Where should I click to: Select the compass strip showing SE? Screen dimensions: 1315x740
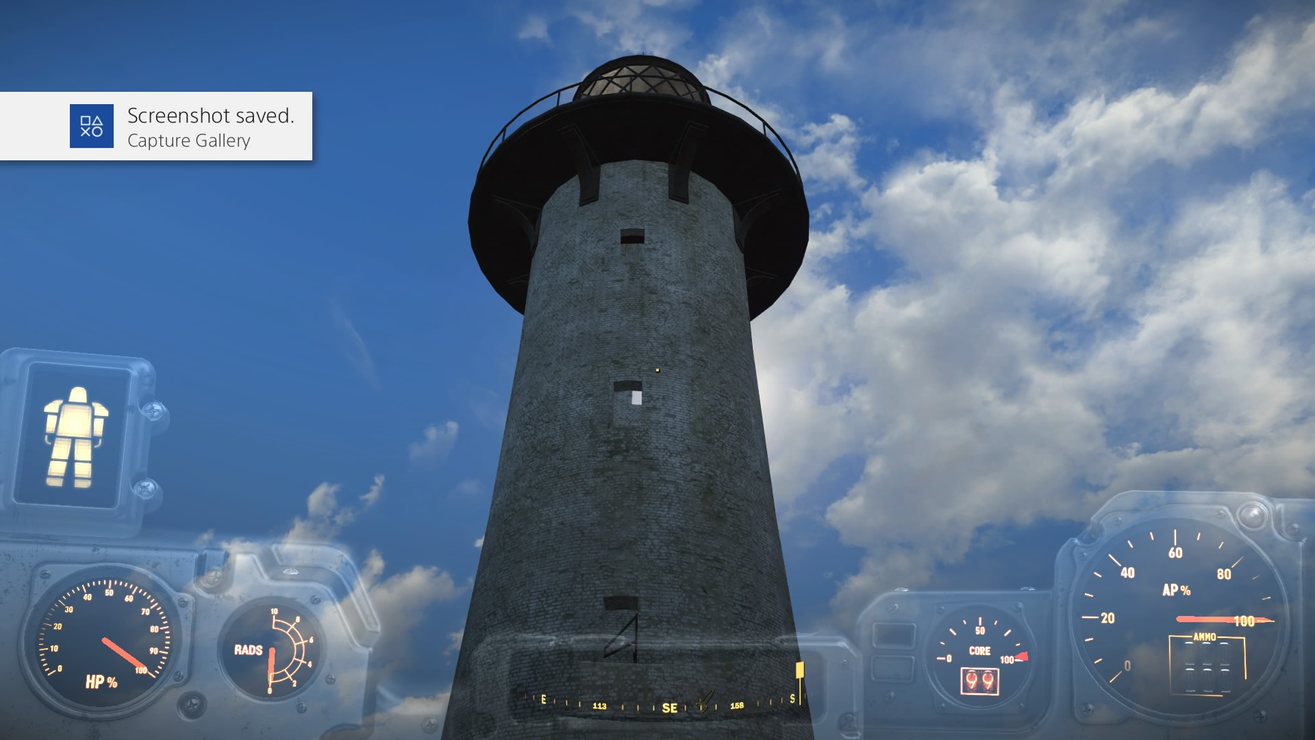668,704
